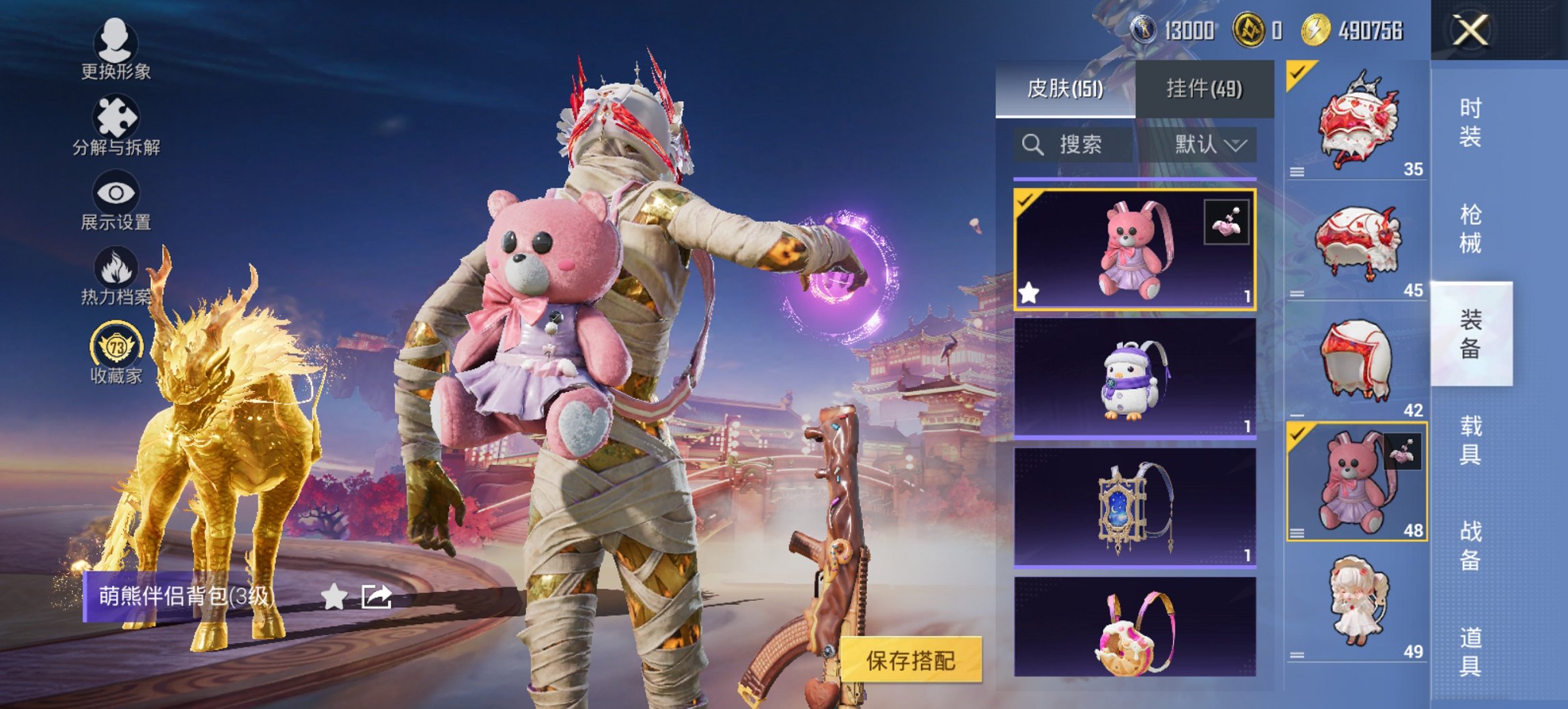Open 展示设置 via the eye icon
Screen dimensions: 1568x709
coord(116,193)
